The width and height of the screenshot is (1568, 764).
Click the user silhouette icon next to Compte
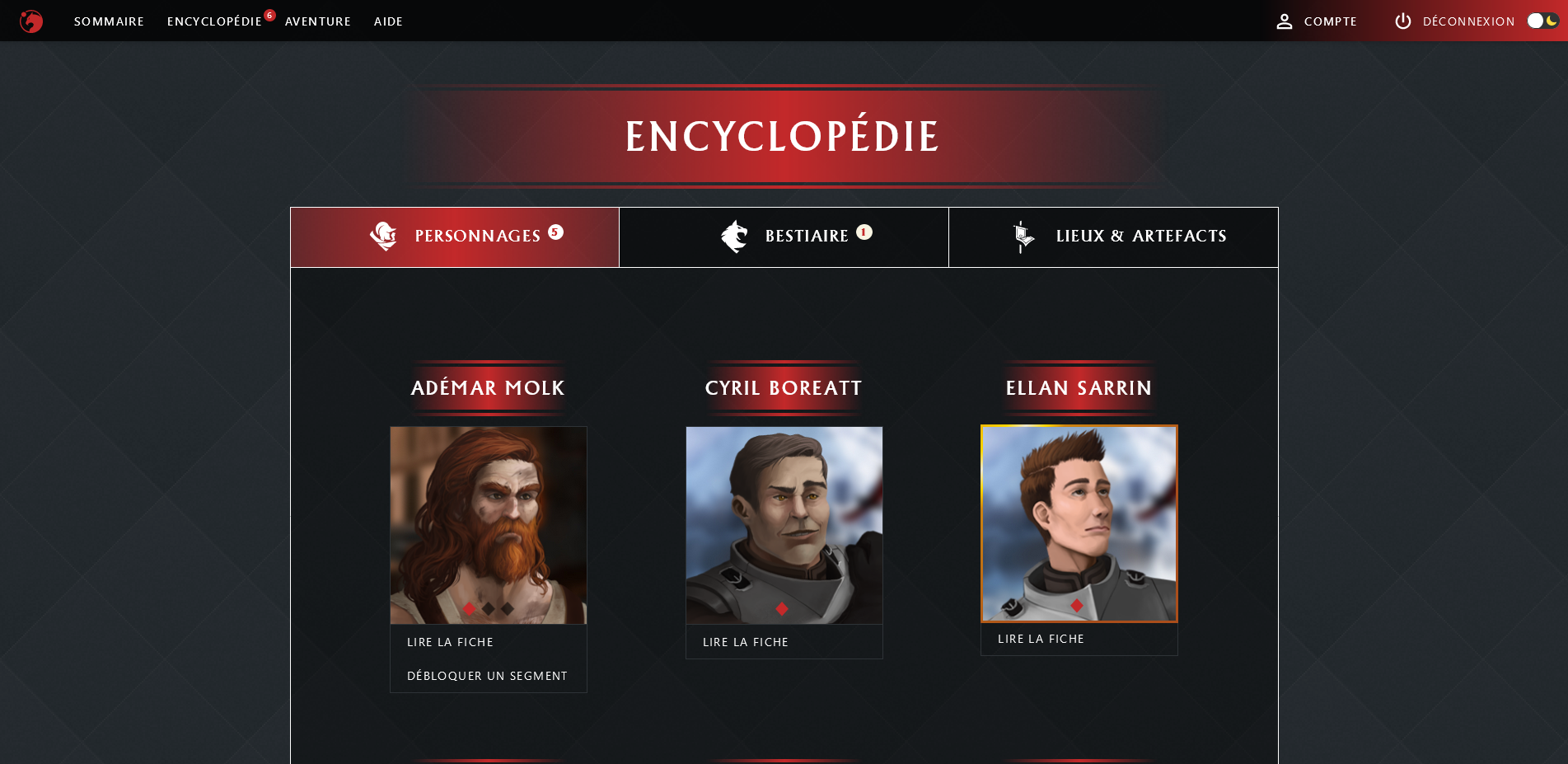click(1285, 21)
